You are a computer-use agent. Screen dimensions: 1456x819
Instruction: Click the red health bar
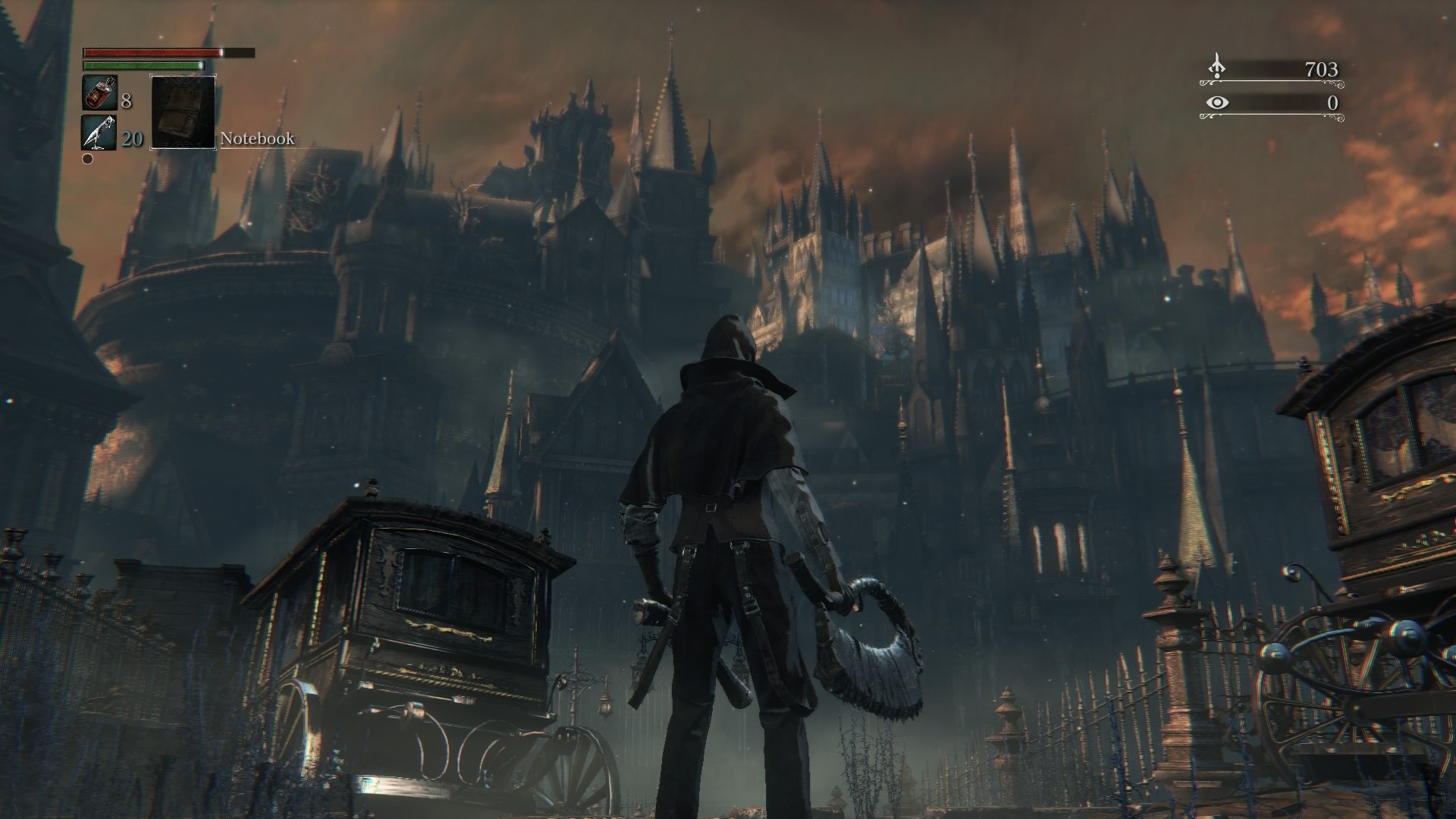tap(148, 53)
